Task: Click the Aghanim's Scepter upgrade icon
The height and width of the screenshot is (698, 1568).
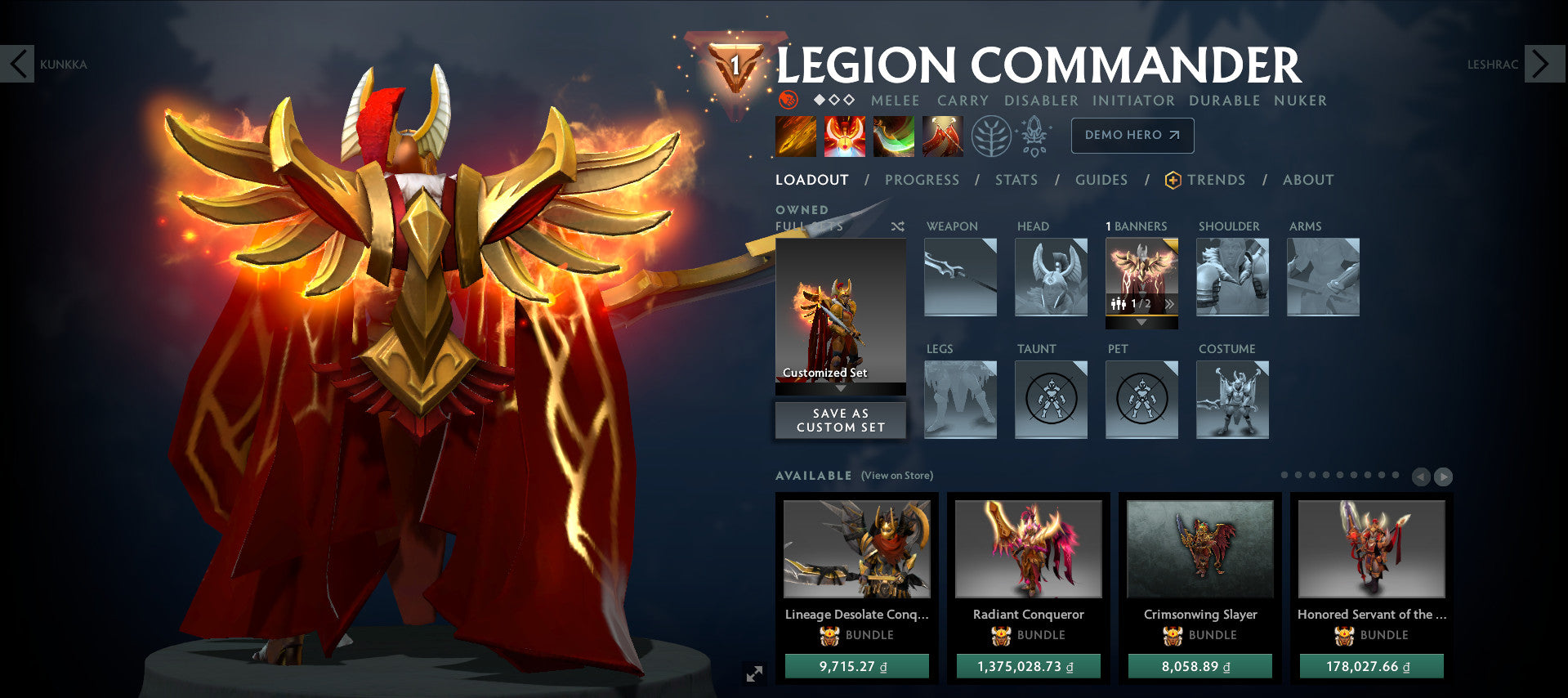Action: (x=1035, y=136)
